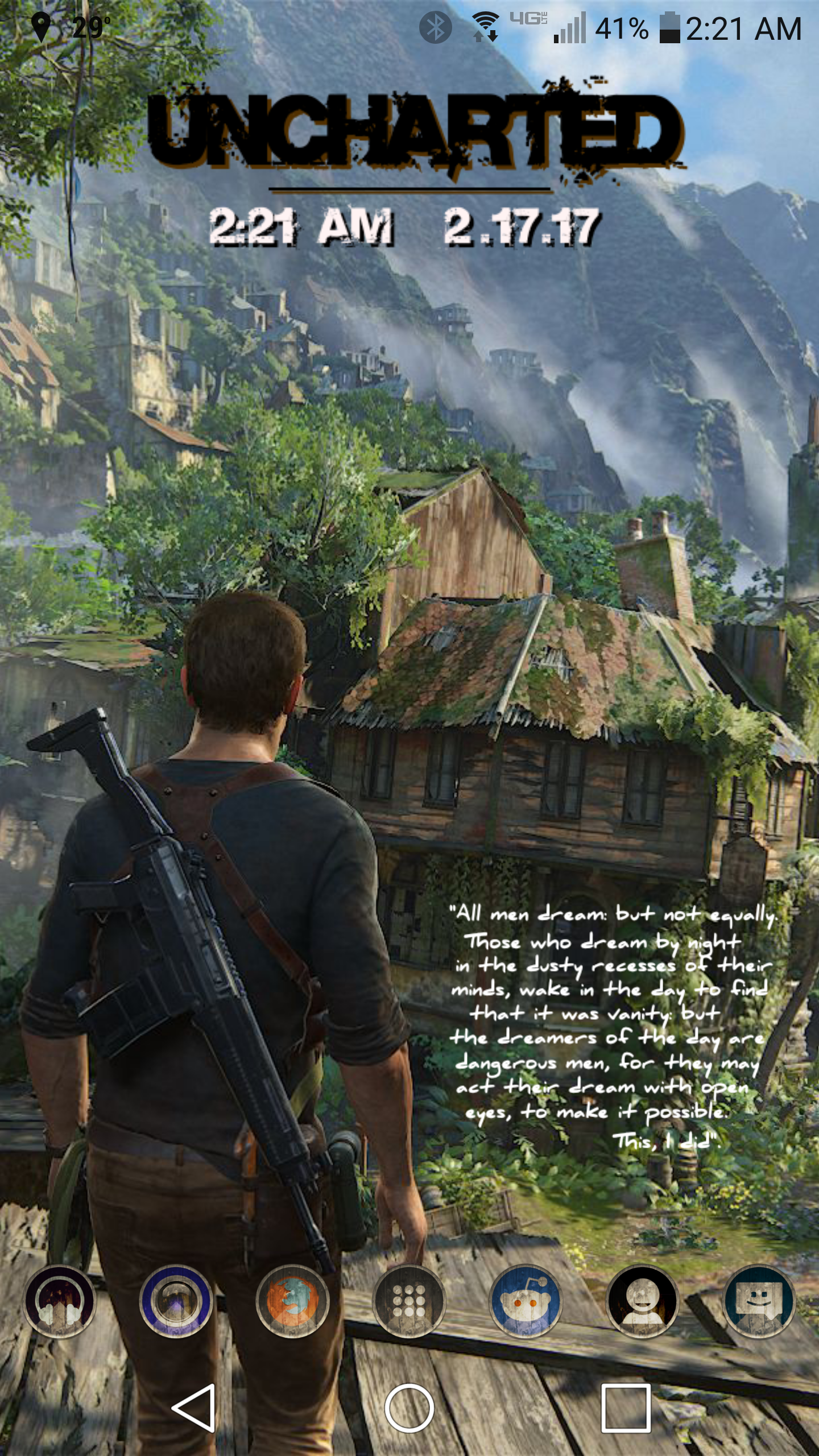This screenshot has height=1456, width=819.
Task: Open the headphones music app
Action: (59, 1301)
